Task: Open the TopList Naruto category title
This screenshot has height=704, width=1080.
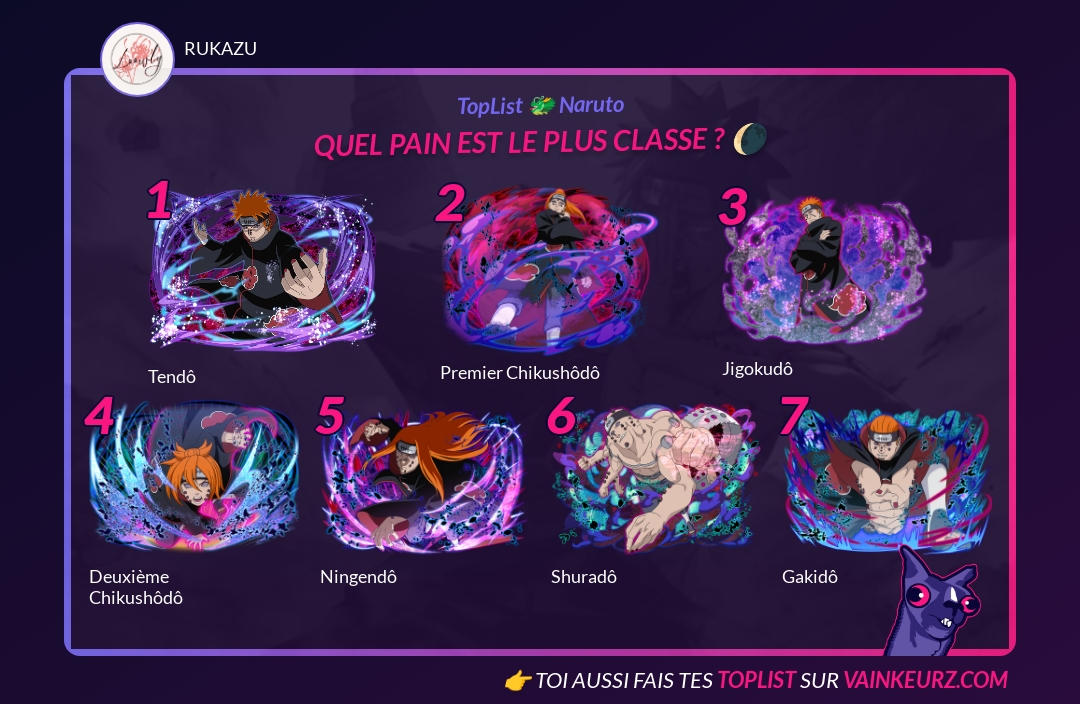Action: 540,105
